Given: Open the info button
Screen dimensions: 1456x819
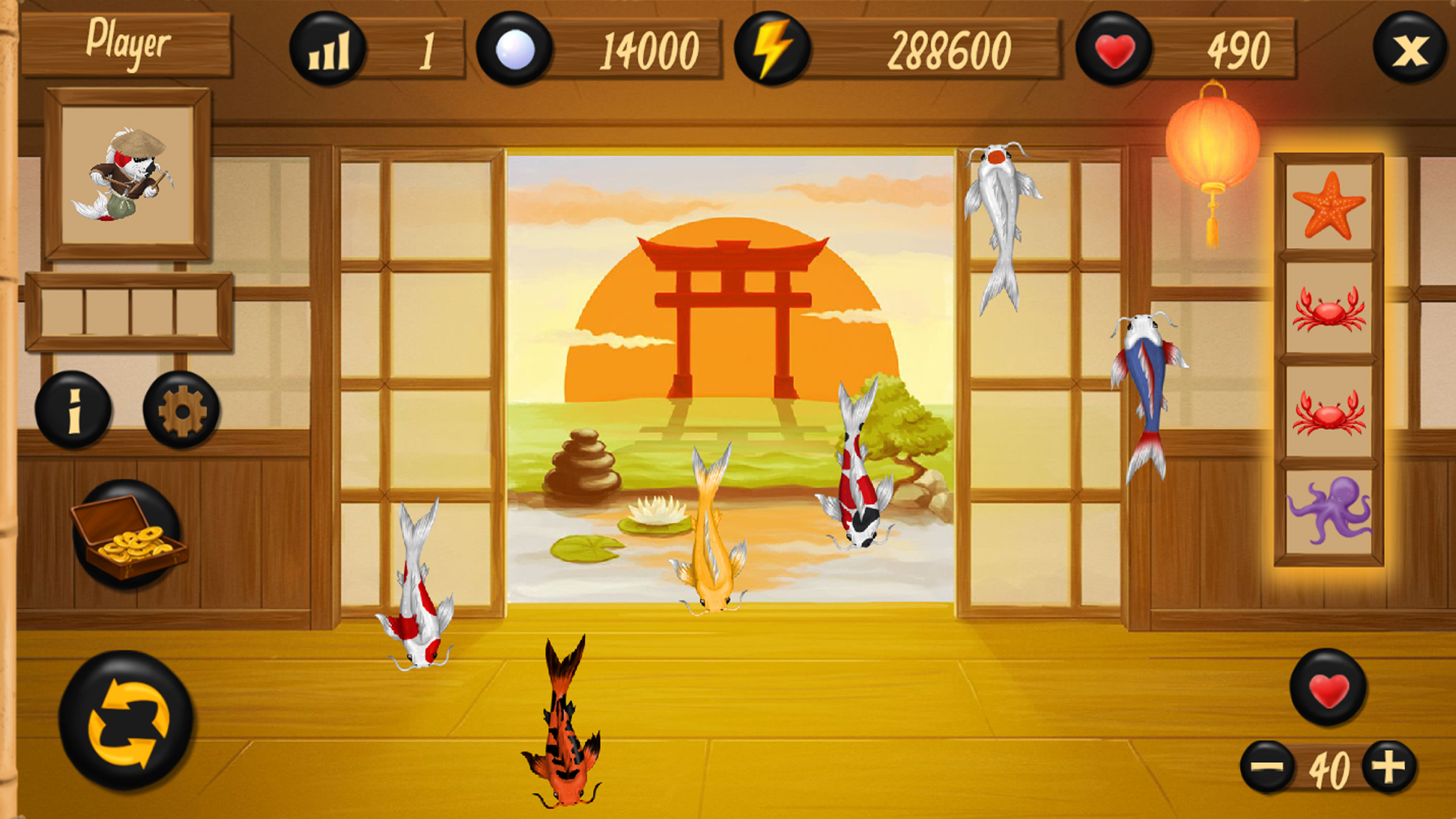Looking at the screenshot, I should (74, 409).
